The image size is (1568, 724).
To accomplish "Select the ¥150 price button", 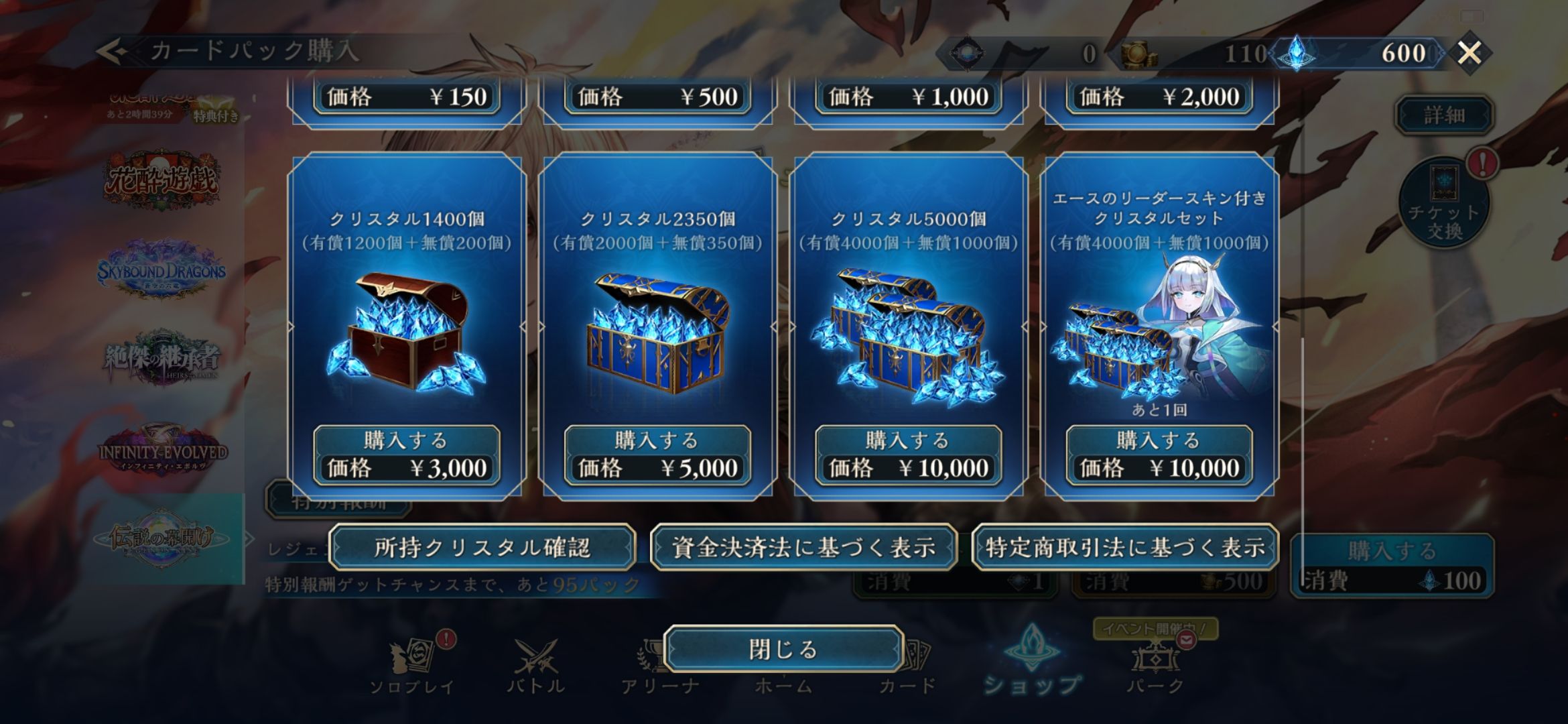I will point(407,98).
